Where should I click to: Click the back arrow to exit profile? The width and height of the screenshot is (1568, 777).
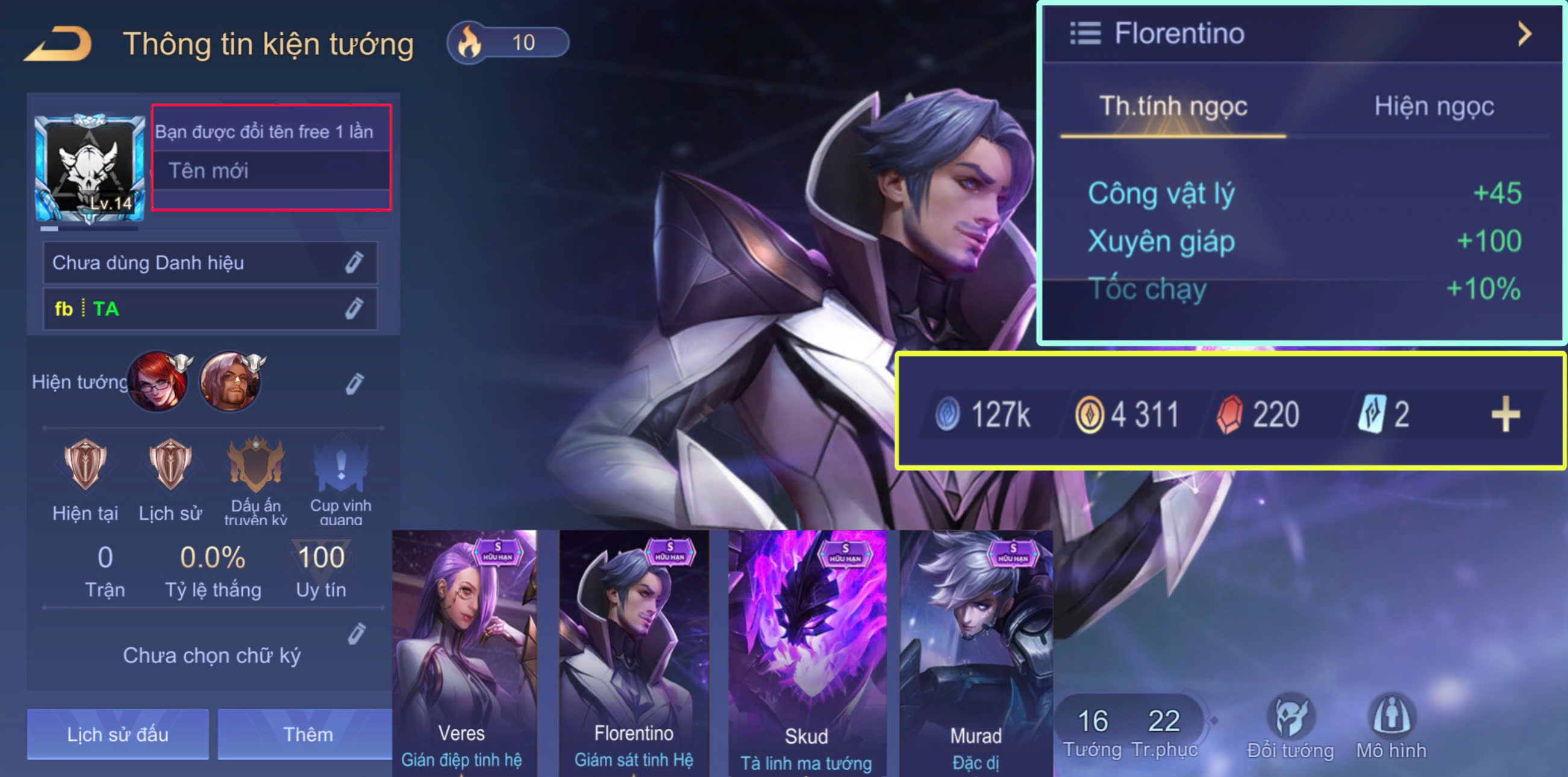point(58,43)
